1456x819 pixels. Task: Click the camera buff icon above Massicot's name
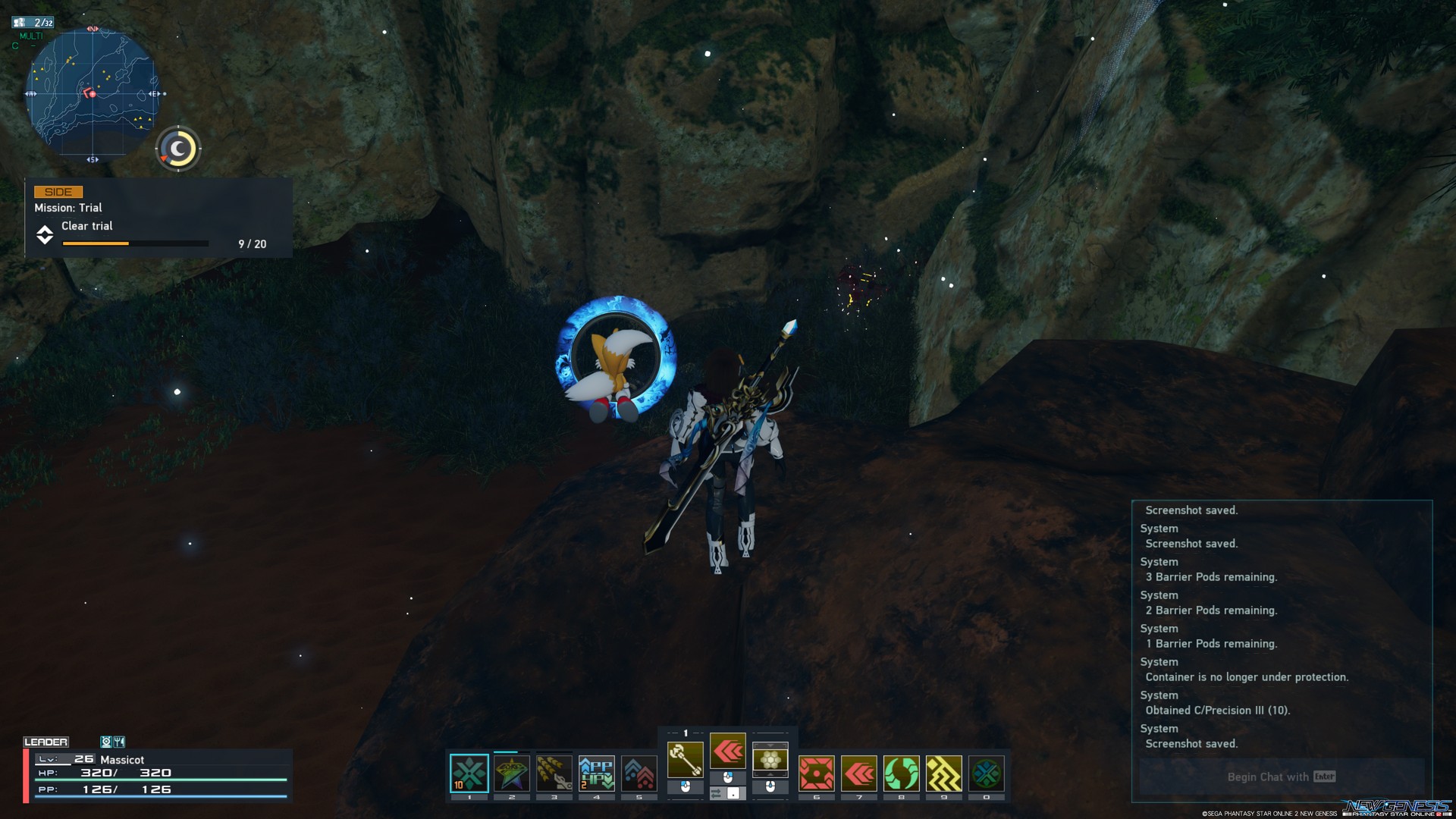(107, 742)
